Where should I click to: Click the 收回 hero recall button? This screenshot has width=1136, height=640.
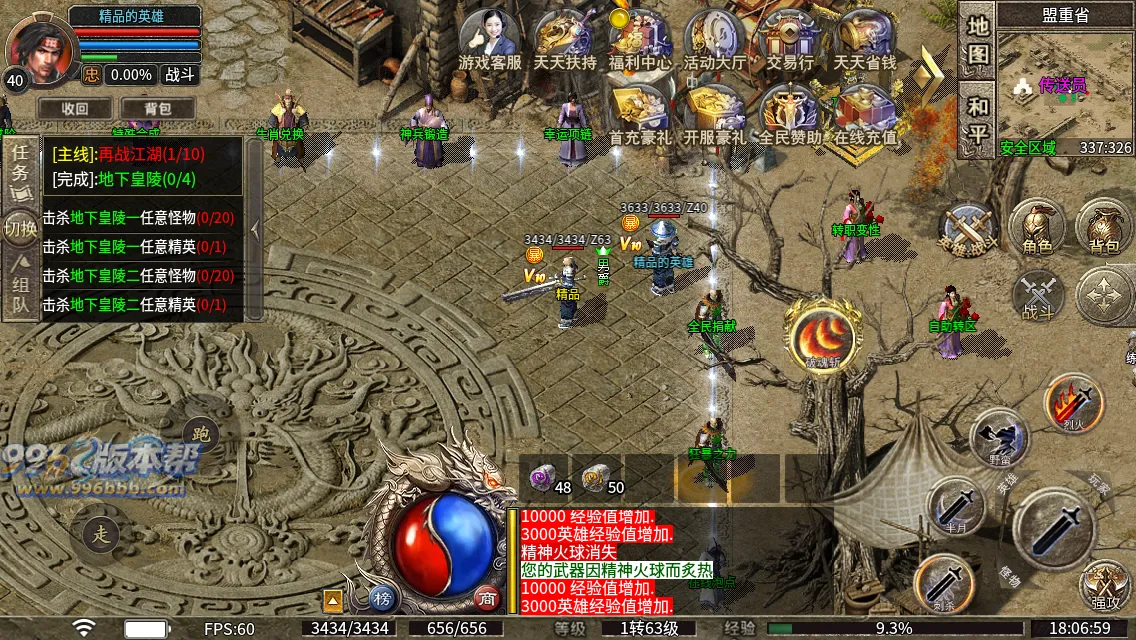point(75,108)
